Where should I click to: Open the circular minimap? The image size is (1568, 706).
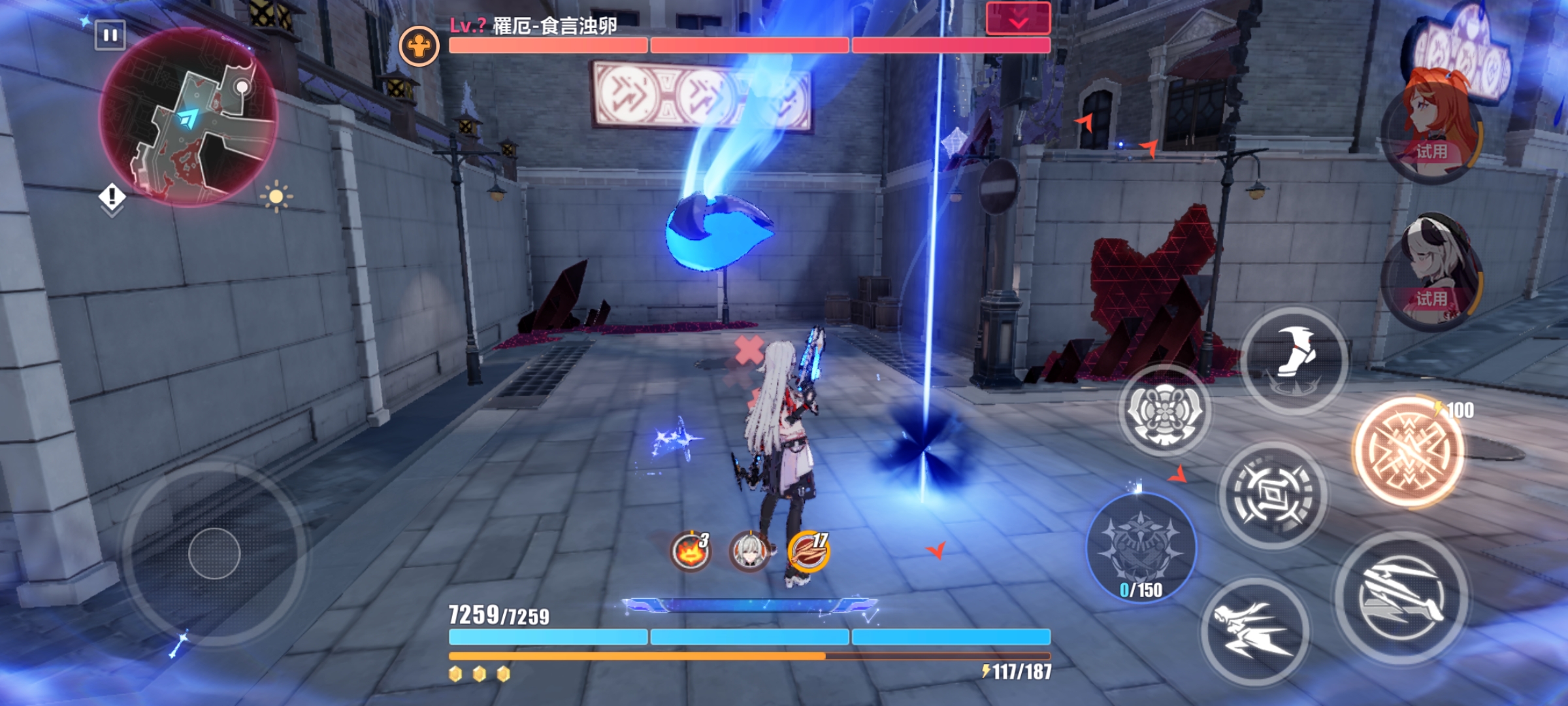[x=188, y=118]
